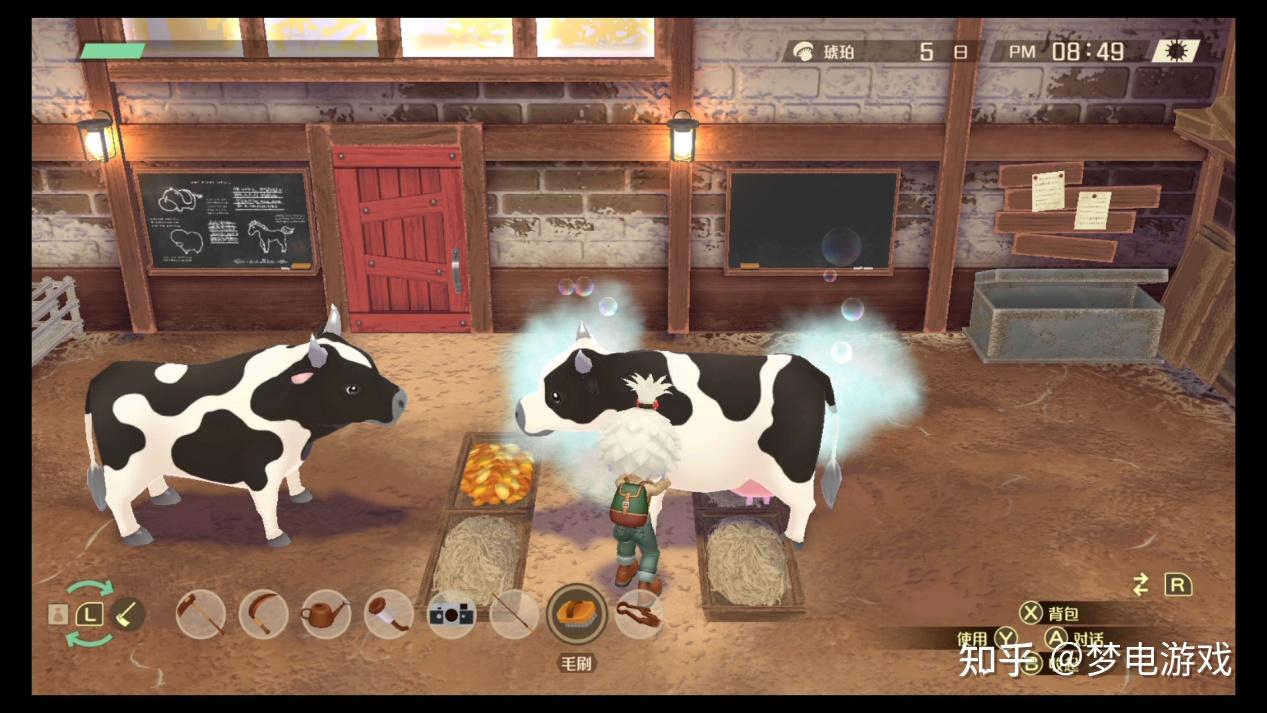Switch to the farm tools set icon
Image resolution: width=1267 pixels, height=713 pixels.
(x=127, y=613)
